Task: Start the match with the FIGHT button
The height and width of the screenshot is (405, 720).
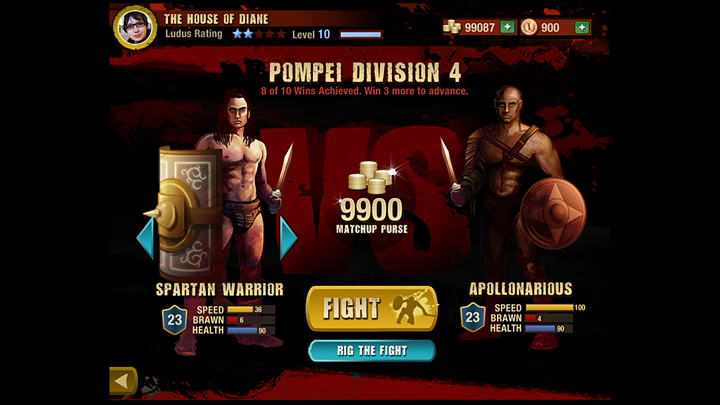Action: [371, 308]
